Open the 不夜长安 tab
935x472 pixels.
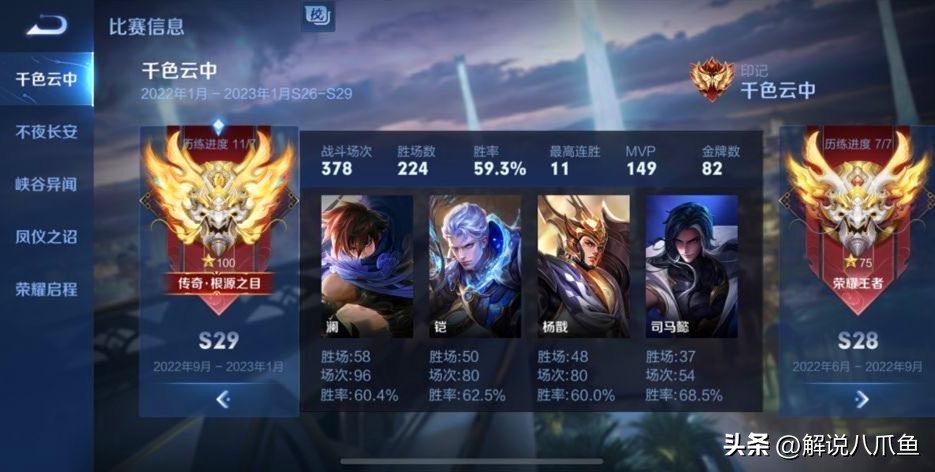click(x=46, y=131)
